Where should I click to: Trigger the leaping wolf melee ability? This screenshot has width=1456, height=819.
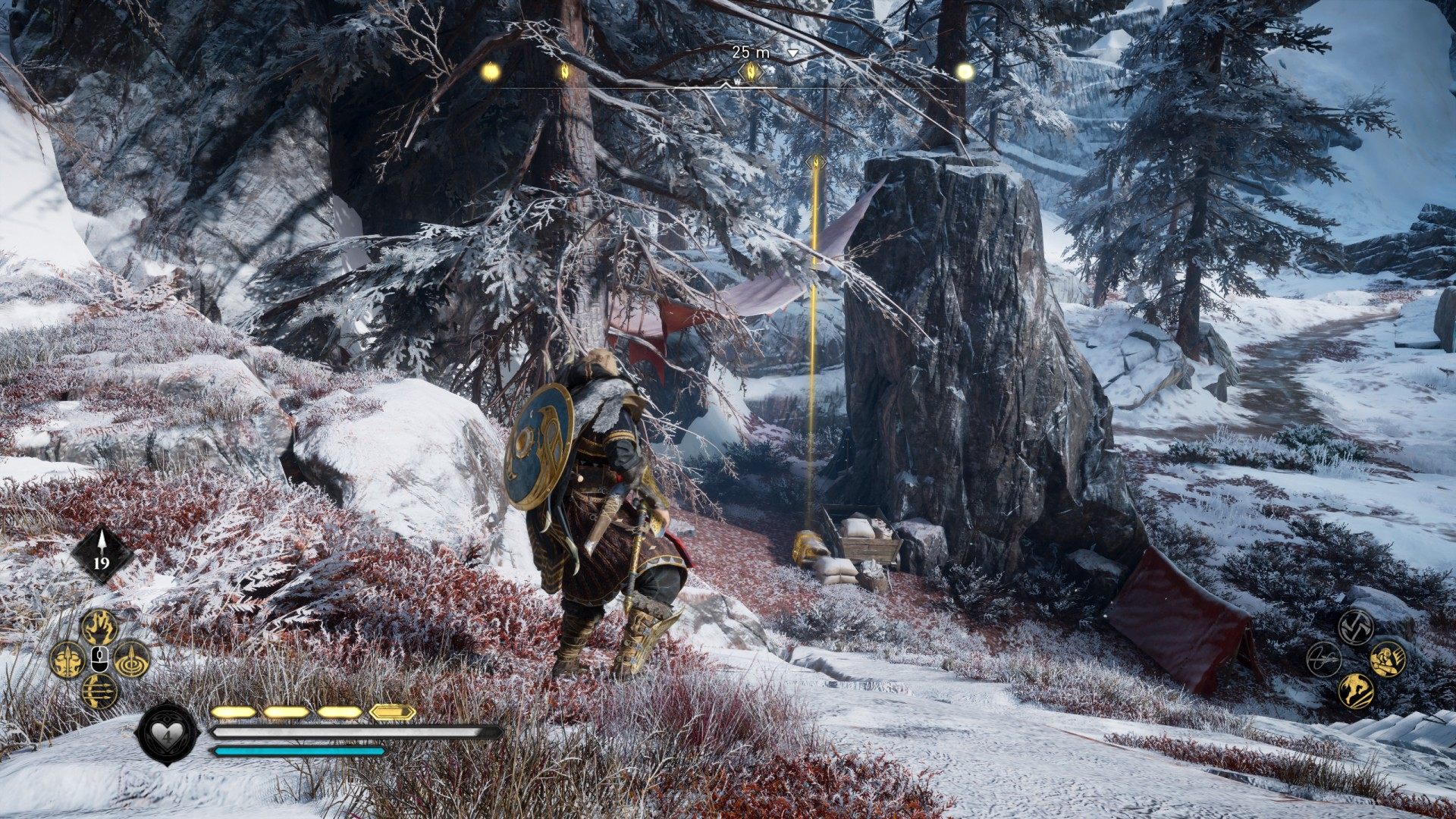tap(1356, 691)
